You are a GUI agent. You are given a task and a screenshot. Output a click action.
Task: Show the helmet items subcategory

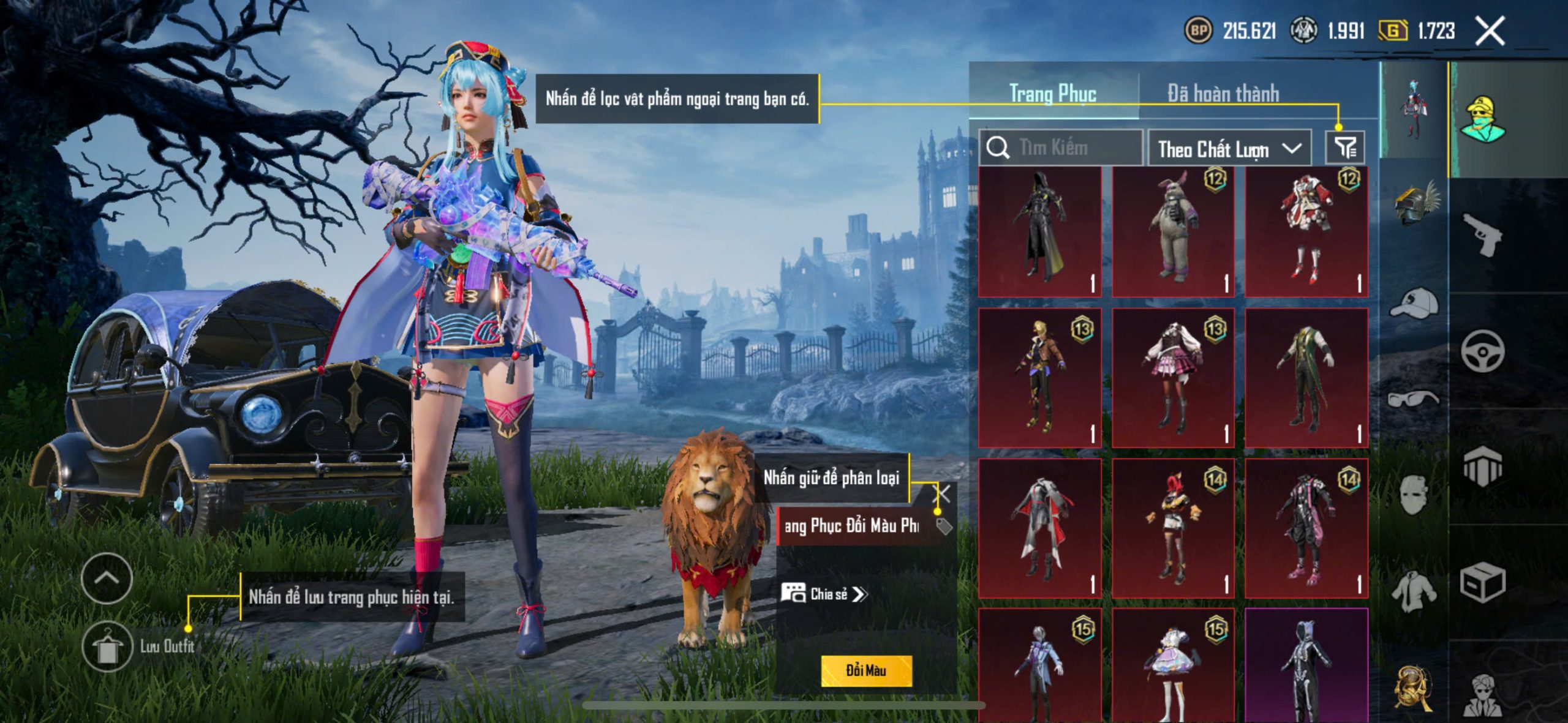click(x=1414, y=203)
